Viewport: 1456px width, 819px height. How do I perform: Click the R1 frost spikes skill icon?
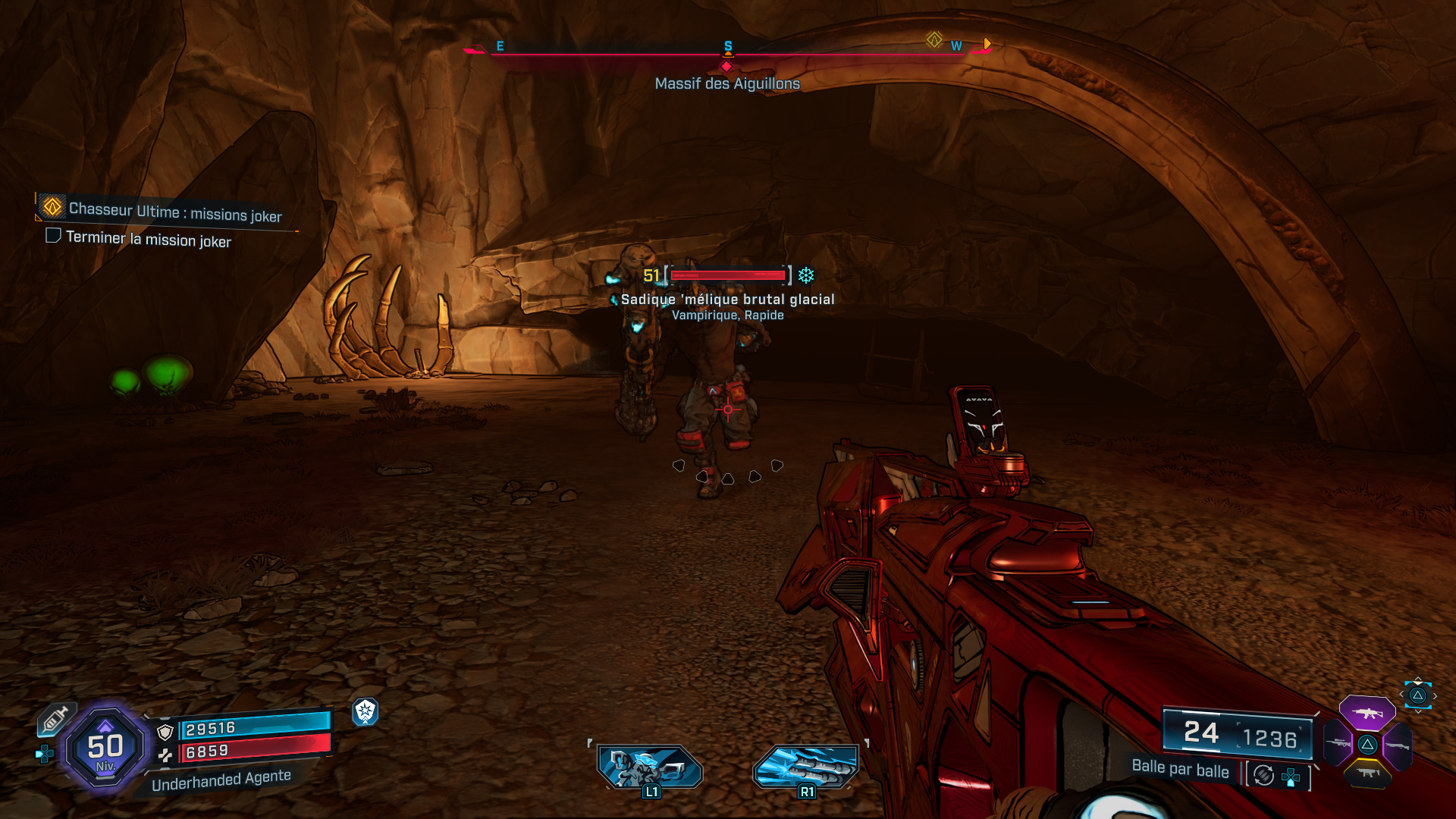[x=808, y=766]
